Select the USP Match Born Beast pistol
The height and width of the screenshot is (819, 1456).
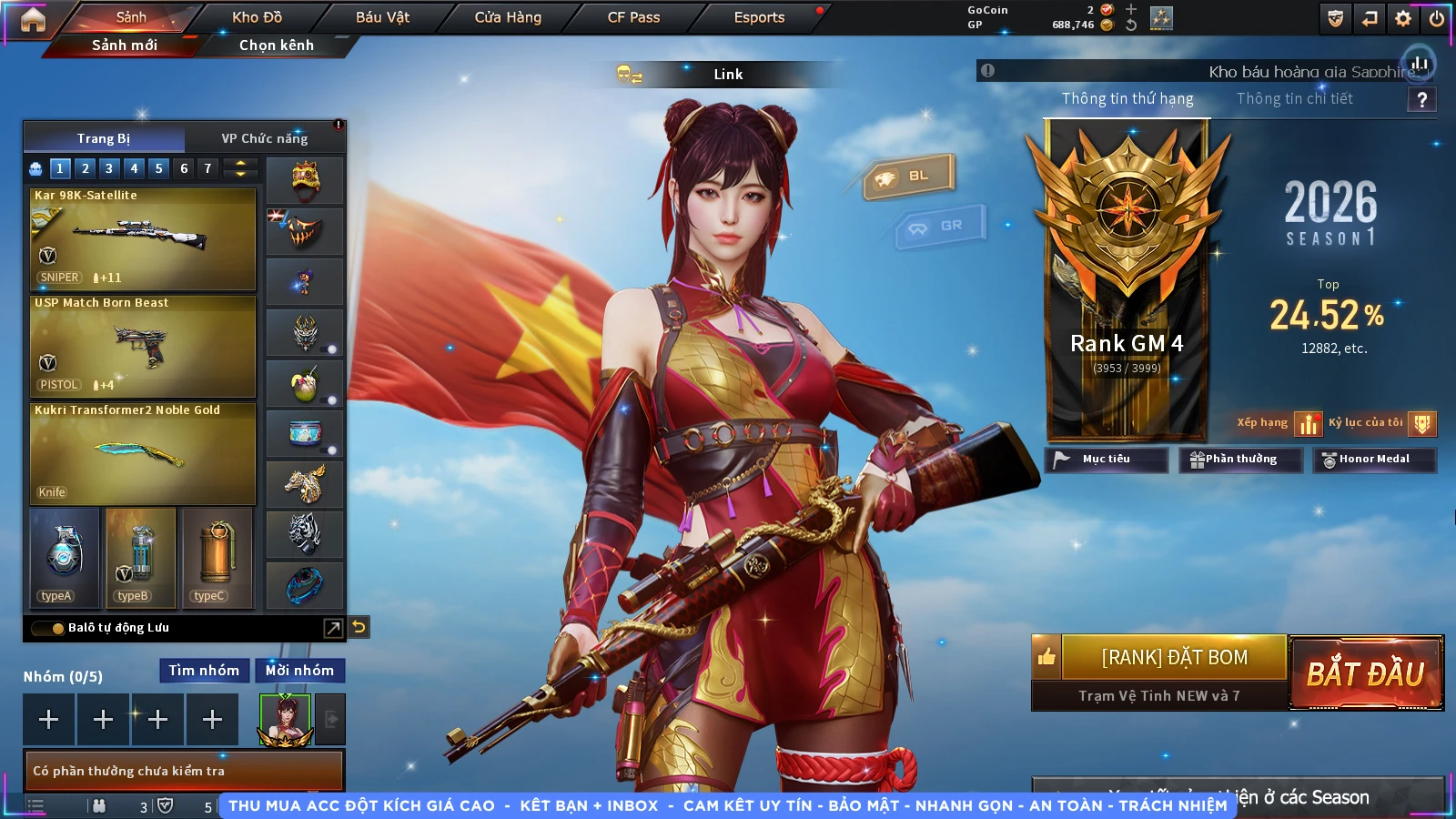tap(143, 346)
